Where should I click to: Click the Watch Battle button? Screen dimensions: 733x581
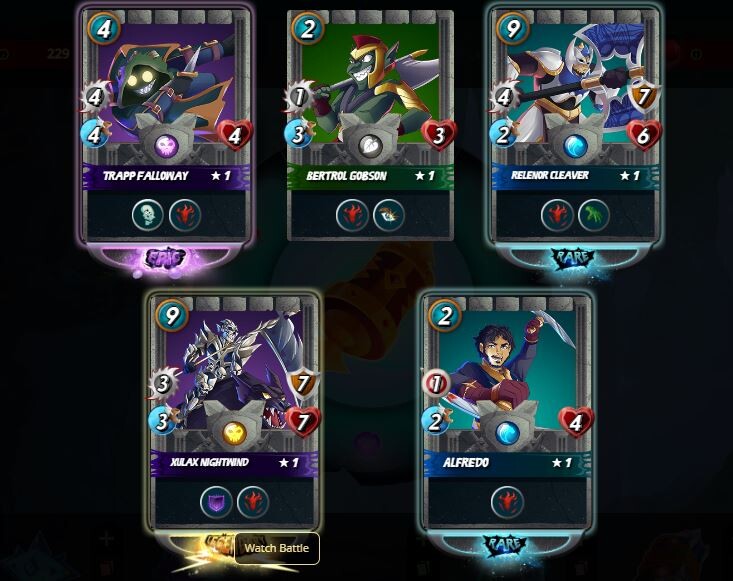pyautogui.click(x=277, y=548)
